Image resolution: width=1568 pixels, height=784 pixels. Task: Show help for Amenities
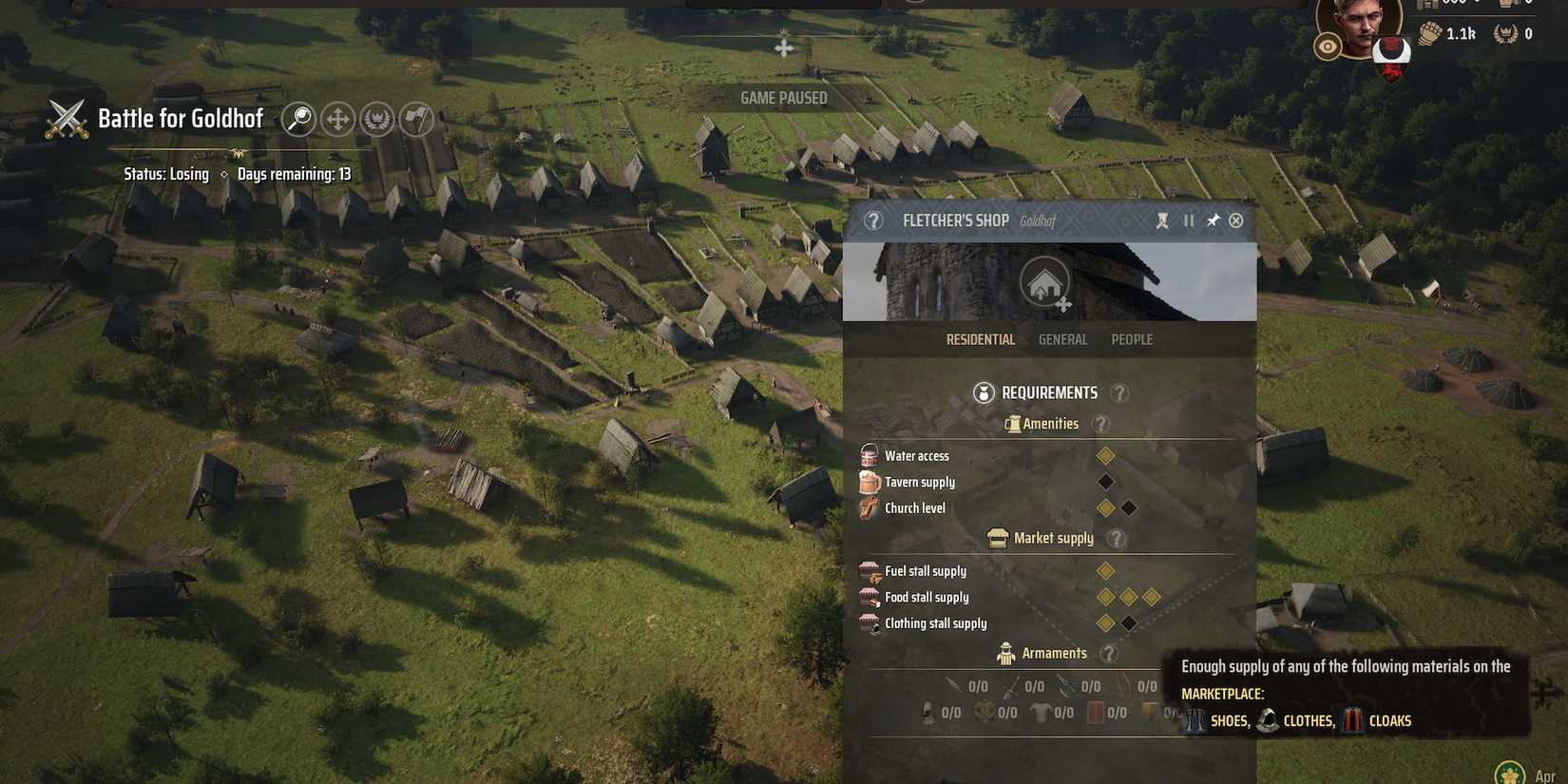pyautogui.click(x=1100, y=424)
